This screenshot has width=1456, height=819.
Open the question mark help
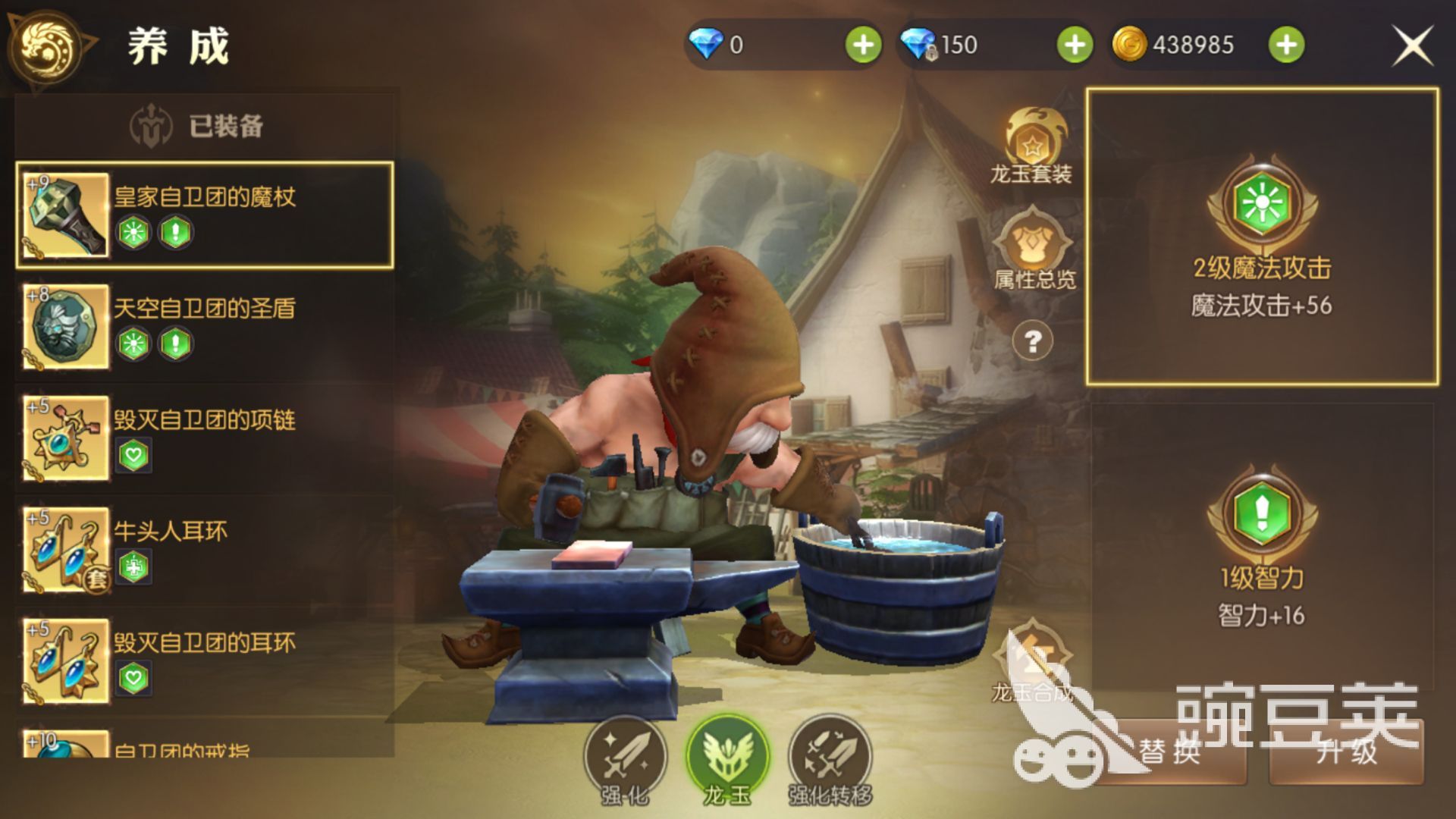[x=1032, y=342]
